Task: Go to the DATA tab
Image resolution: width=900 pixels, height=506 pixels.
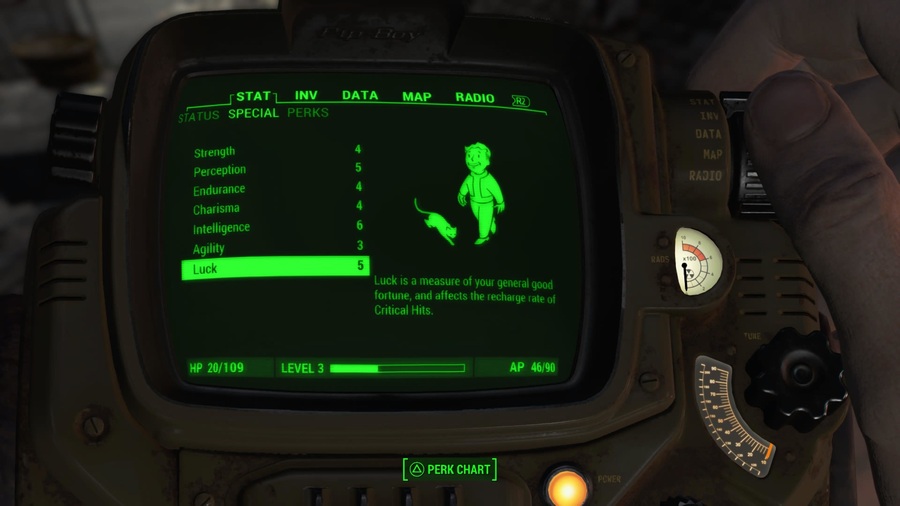Action: 360,96
